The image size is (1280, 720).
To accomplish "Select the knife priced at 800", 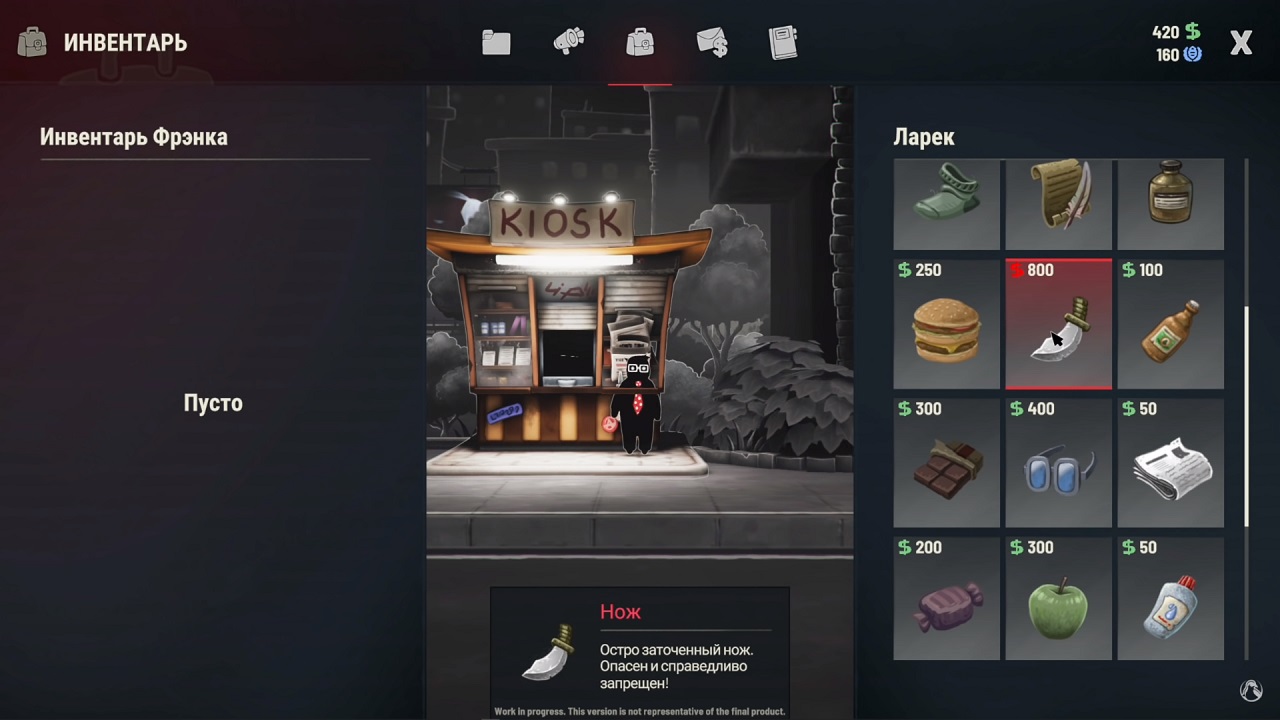I will point(1058,325).
